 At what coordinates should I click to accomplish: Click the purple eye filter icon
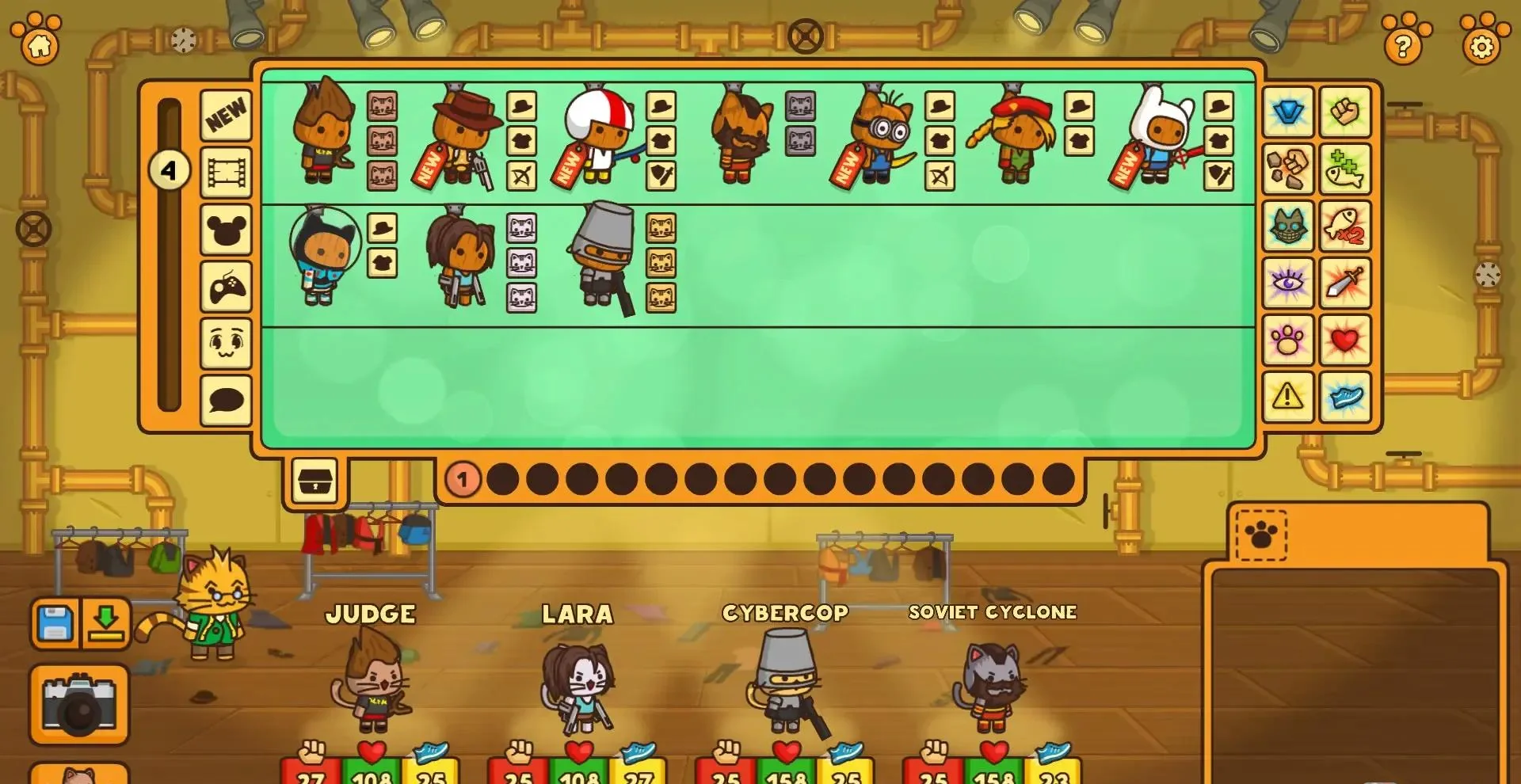point(1289,281)
